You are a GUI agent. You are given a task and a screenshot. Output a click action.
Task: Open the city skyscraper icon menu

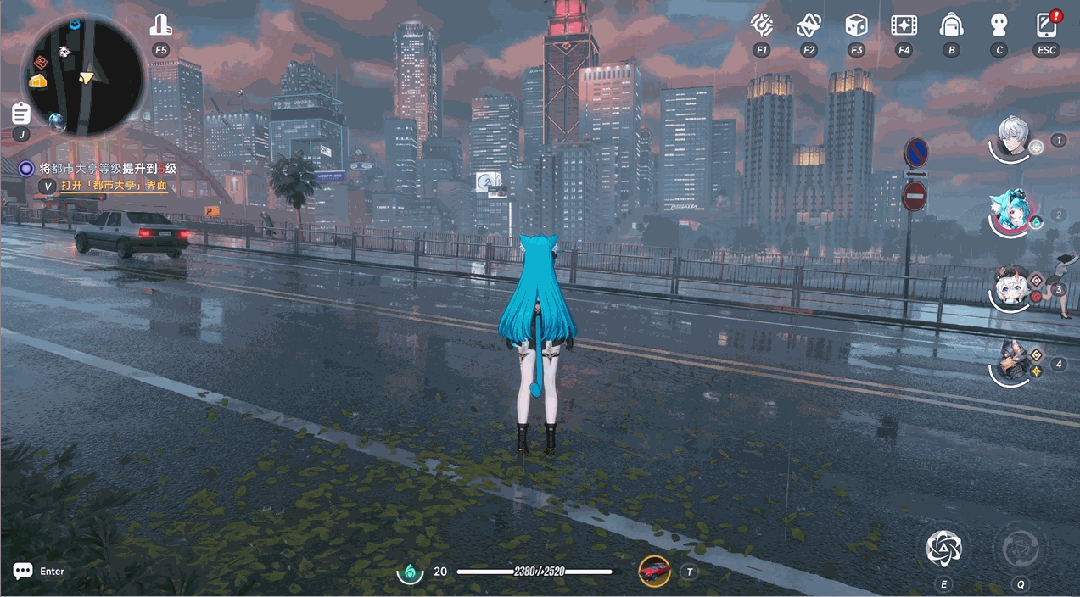(161, 25)
